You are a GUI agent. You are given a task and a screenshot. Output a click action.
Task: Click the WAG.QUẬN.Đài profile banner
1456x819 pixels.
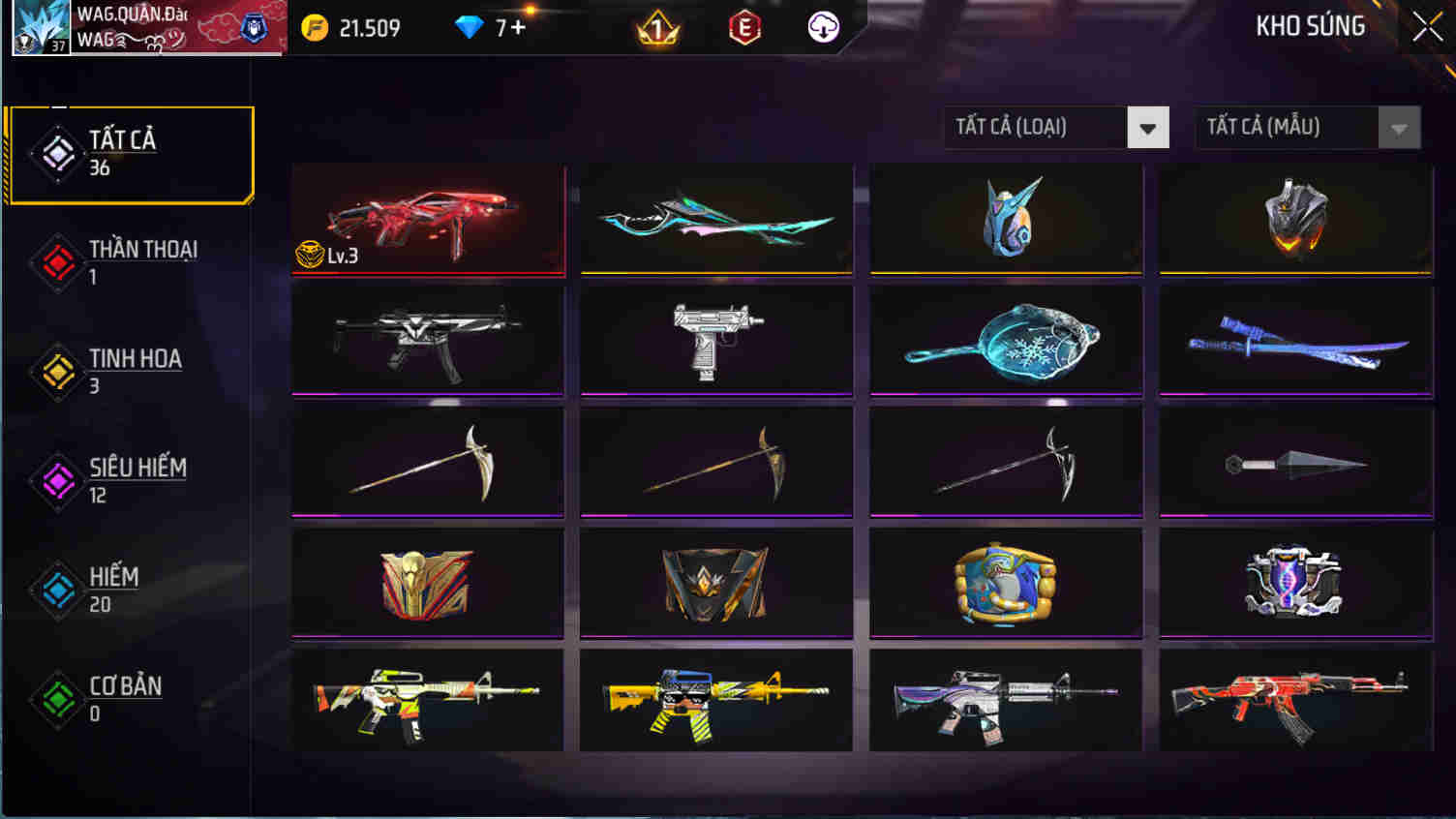(x=174, y=26)
